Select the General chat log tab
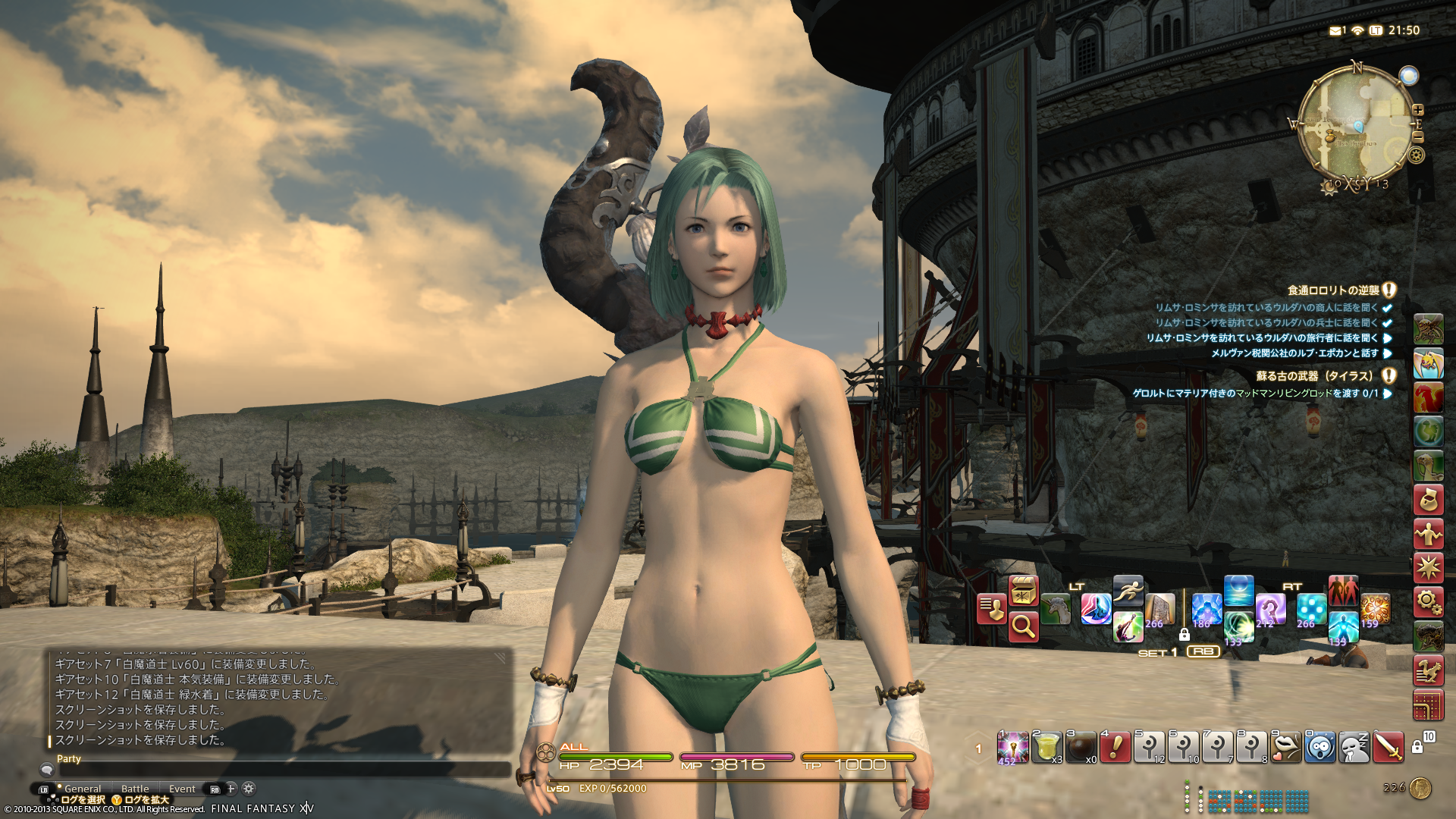This screenshot has width=1456, height=819. (x=83, y=789)
